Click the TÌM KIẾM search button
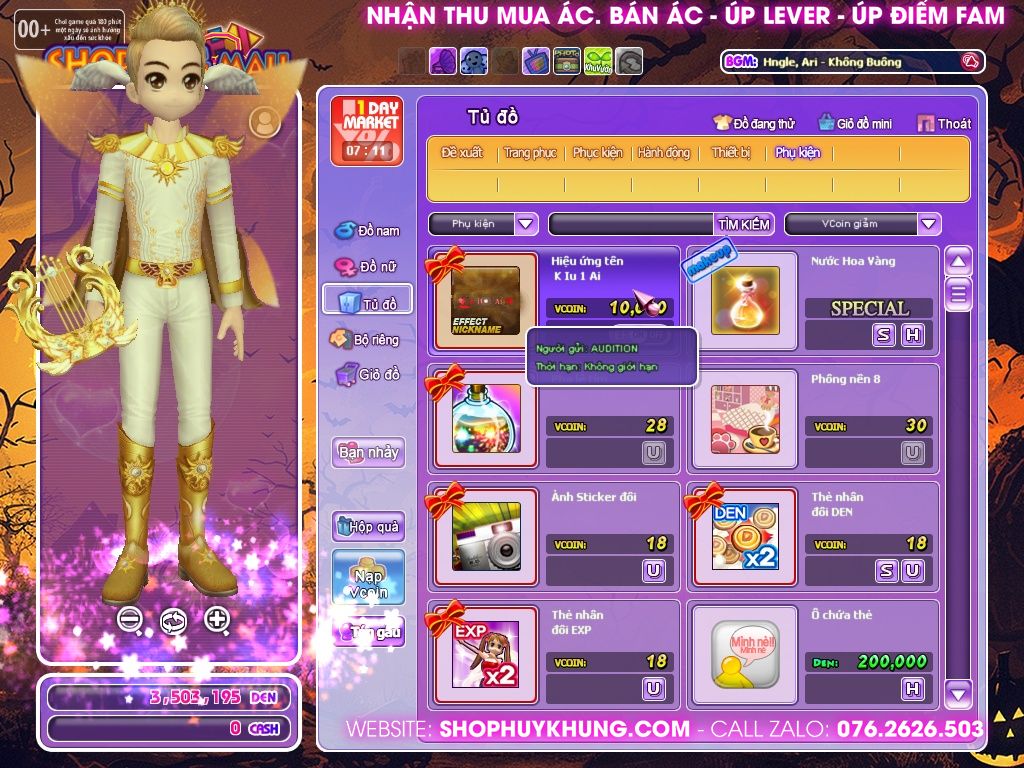The image size is (1024, 768). [x=744, y=224]
